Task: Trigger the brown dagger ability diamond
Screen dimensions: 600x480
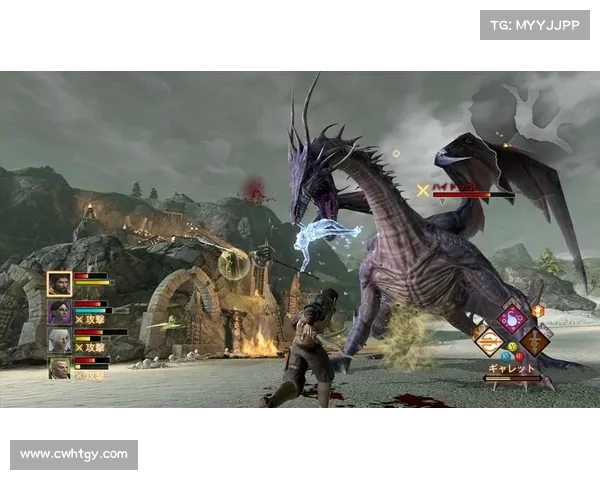Action: click(x=536, y=341)
